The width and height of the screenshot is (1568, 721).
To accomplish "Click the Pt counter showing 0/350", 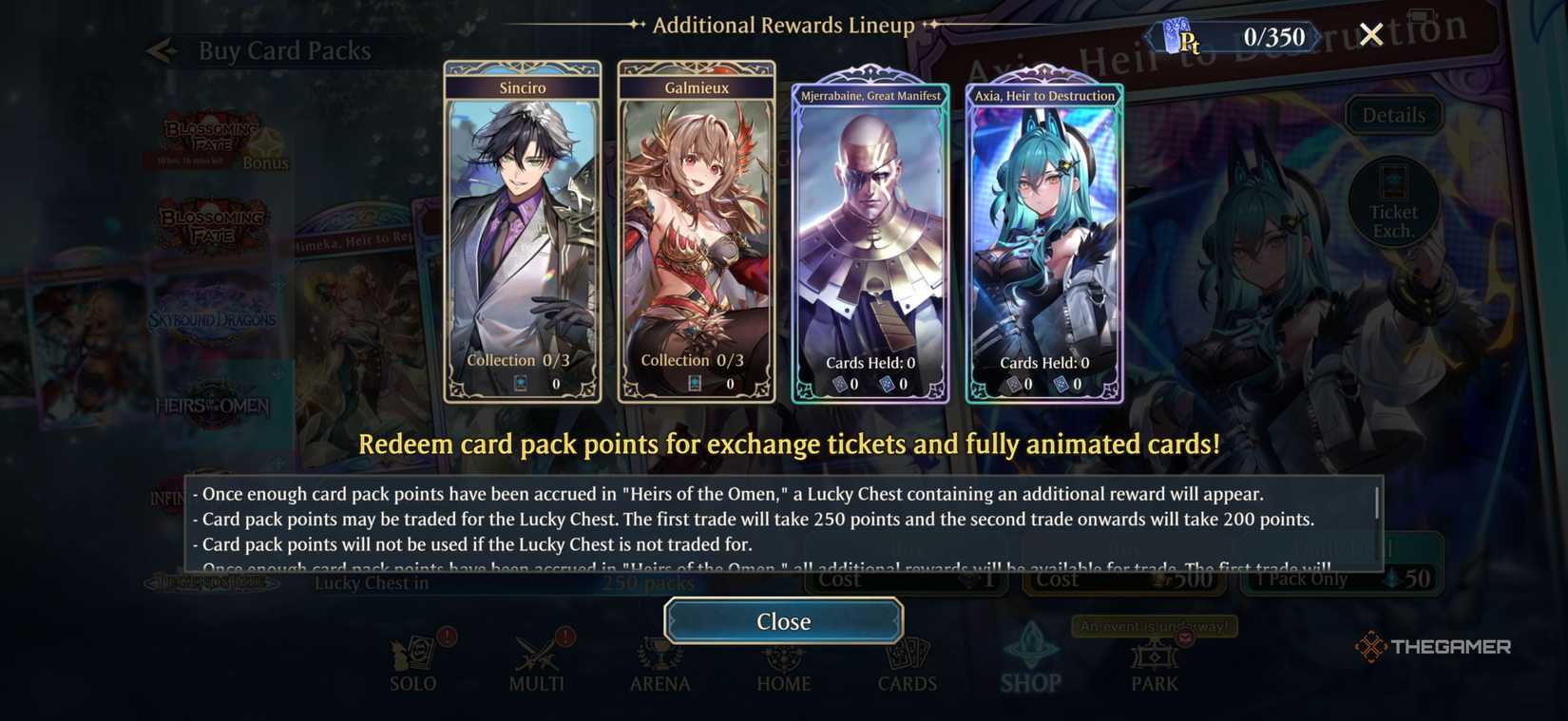I will (x=1235, y=36).
